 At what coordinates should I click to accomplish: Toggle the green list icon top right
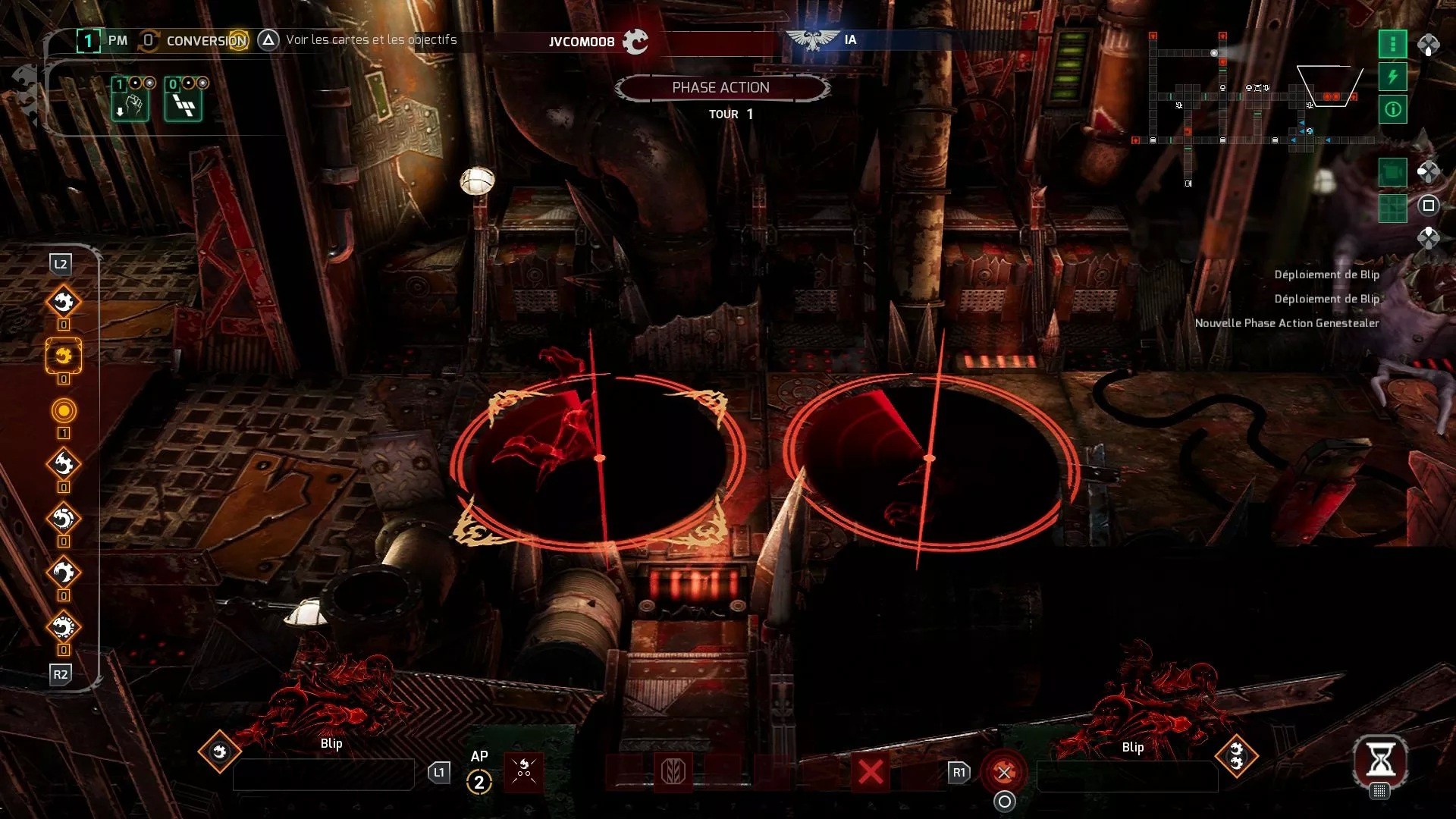click(1392, 44)
